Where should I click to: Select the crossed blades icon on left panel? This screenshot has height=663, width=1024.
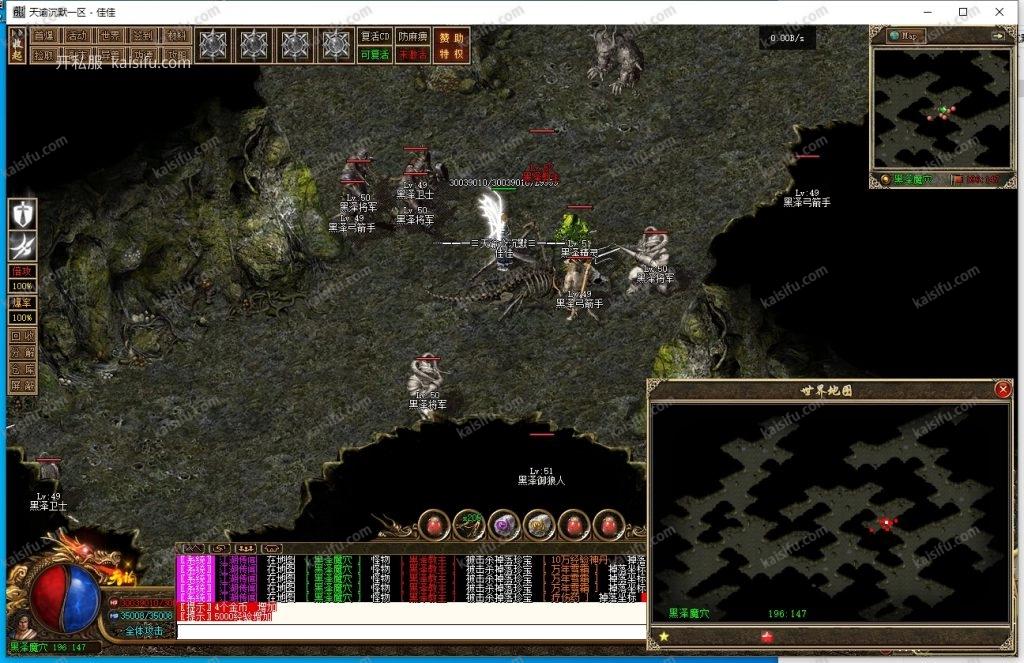23,246
